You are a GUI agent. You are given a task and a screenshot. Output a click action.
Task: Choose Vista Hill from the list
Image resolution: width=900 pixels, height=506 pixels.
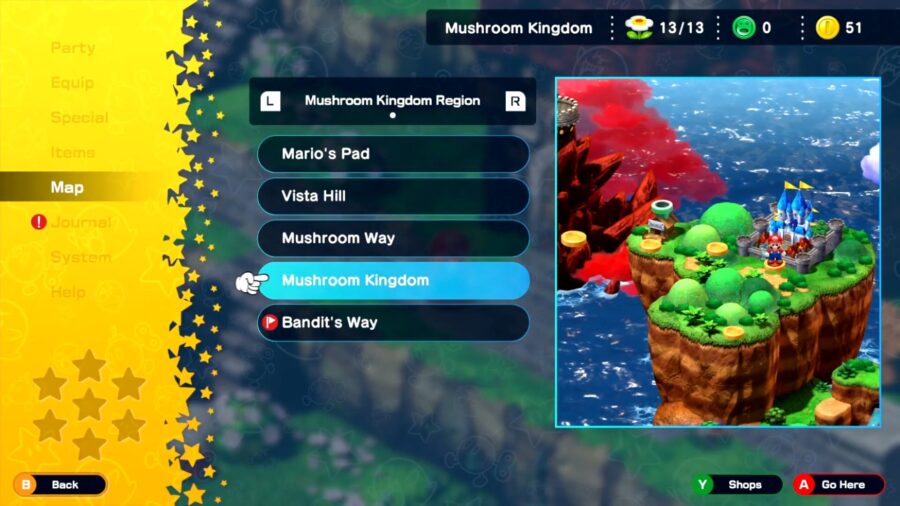[x=393, y=196]
